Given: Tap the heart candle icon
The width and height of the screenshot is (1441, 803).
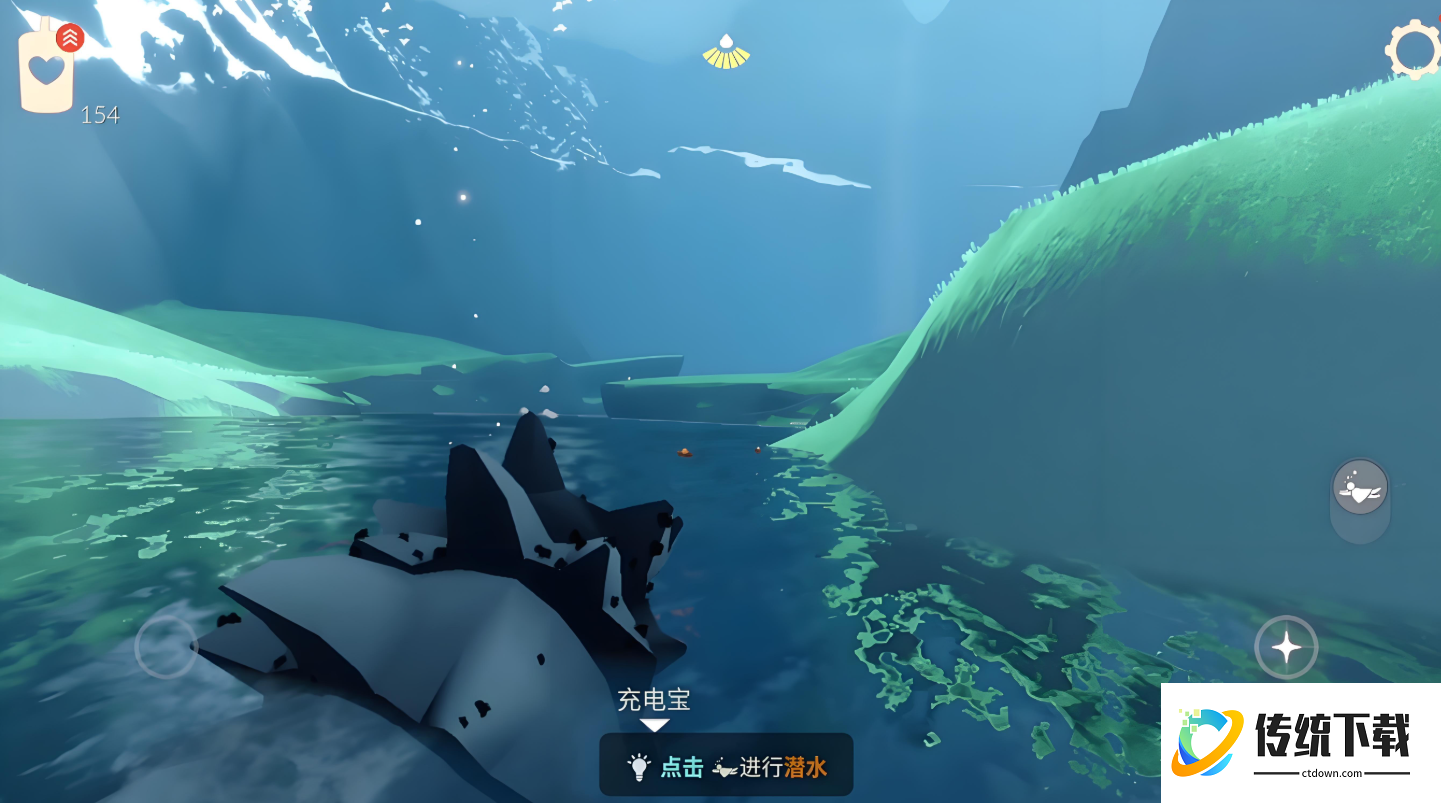Looking at the screenshot, I should pos(47,70).
